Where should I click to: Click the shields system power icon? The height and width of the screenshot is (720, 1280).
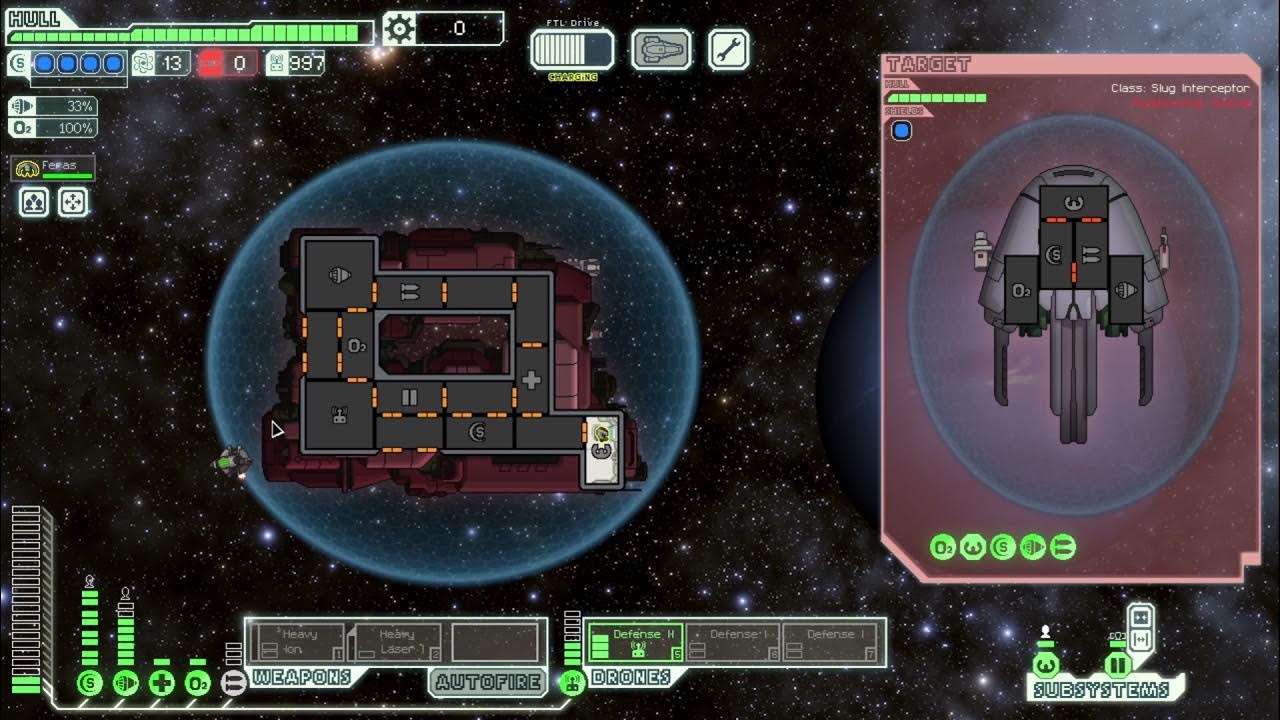[x=90, y=683]
